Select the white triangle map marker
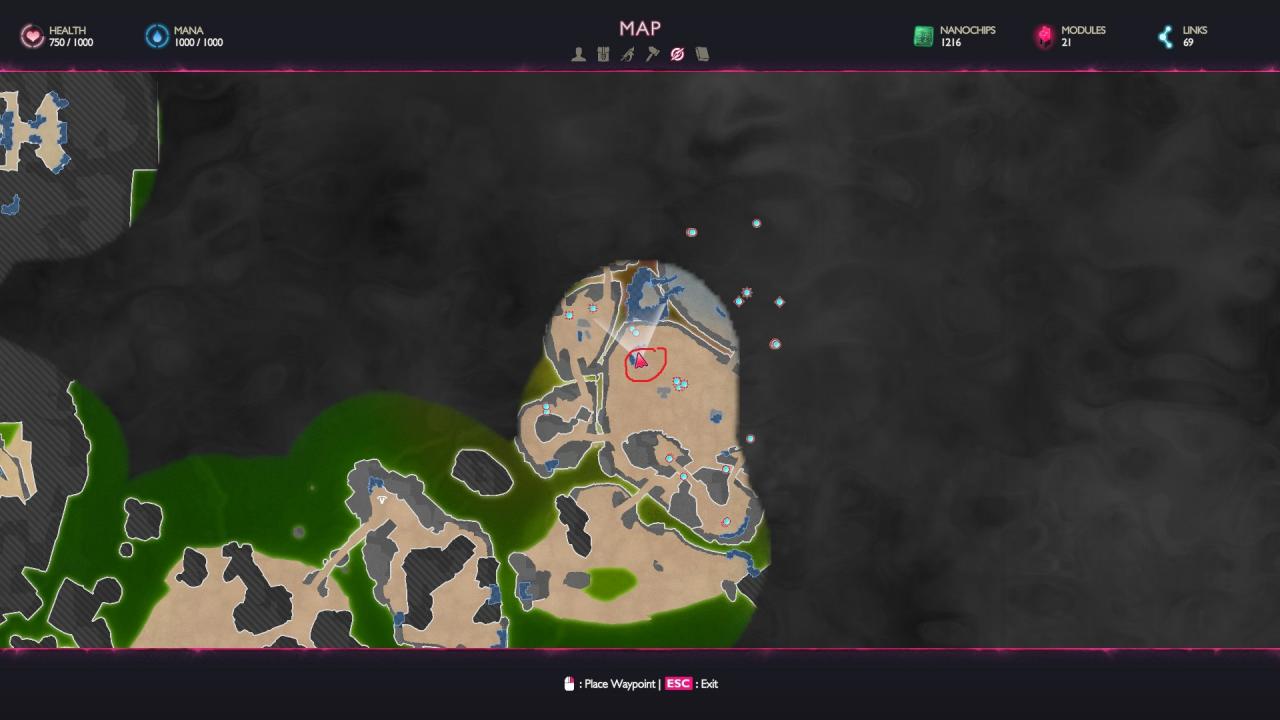 pos(381,500)
